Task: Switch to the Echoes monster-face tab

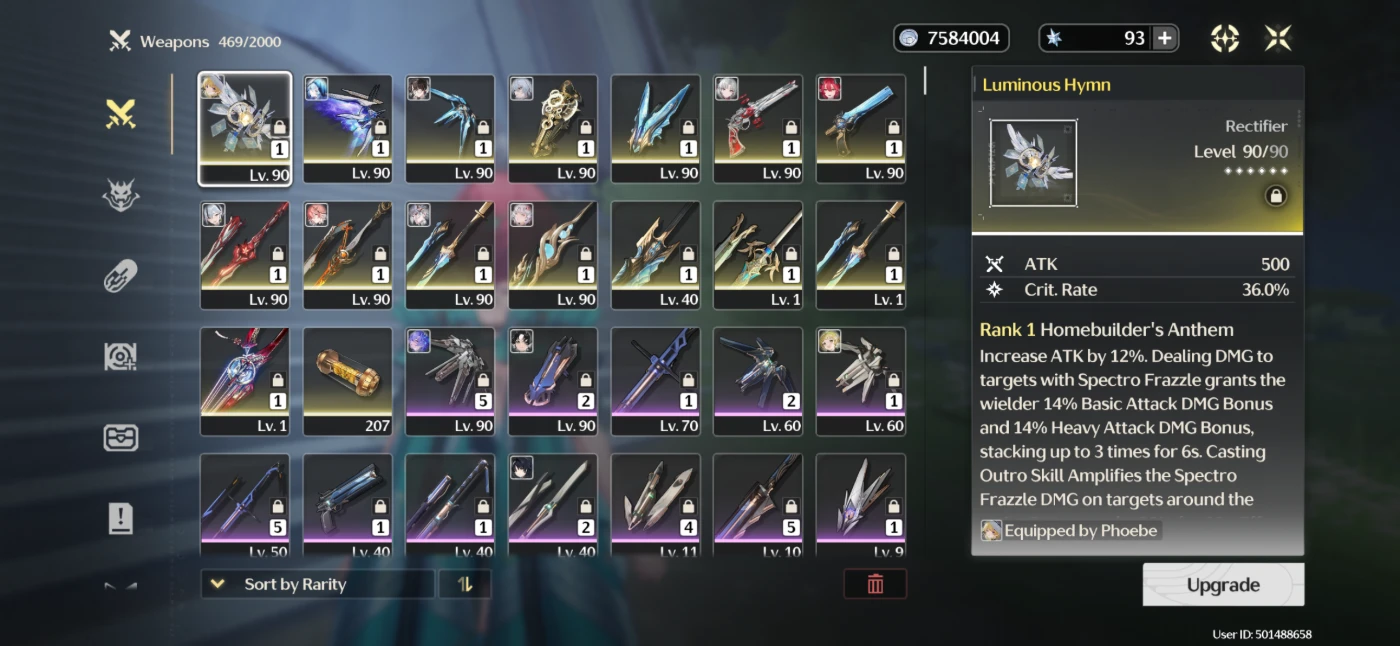Action: [x=121, y=196]
